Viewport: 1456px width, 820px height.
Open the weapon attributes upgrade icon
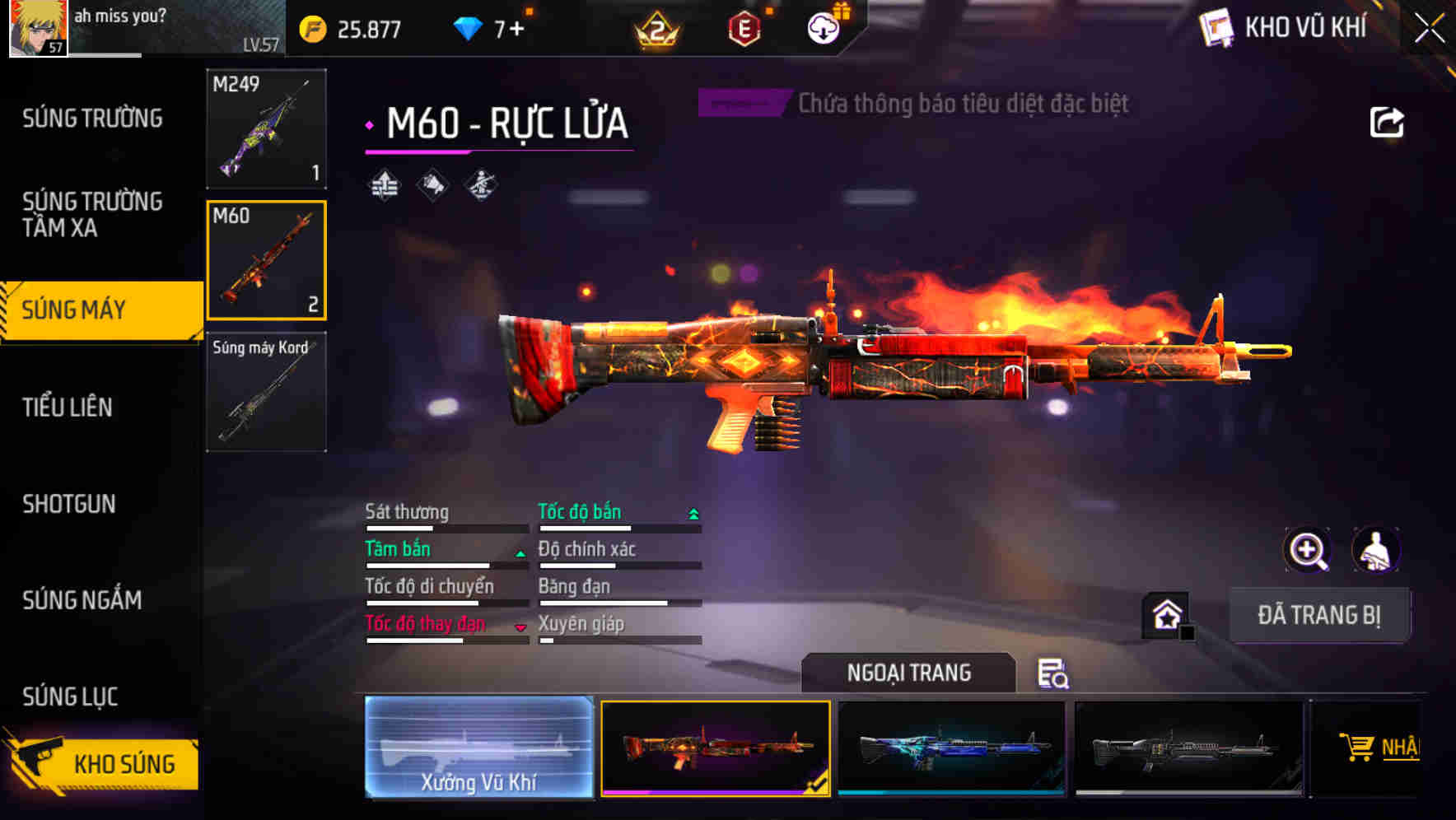pyautogui.click(x=384, y=186)
